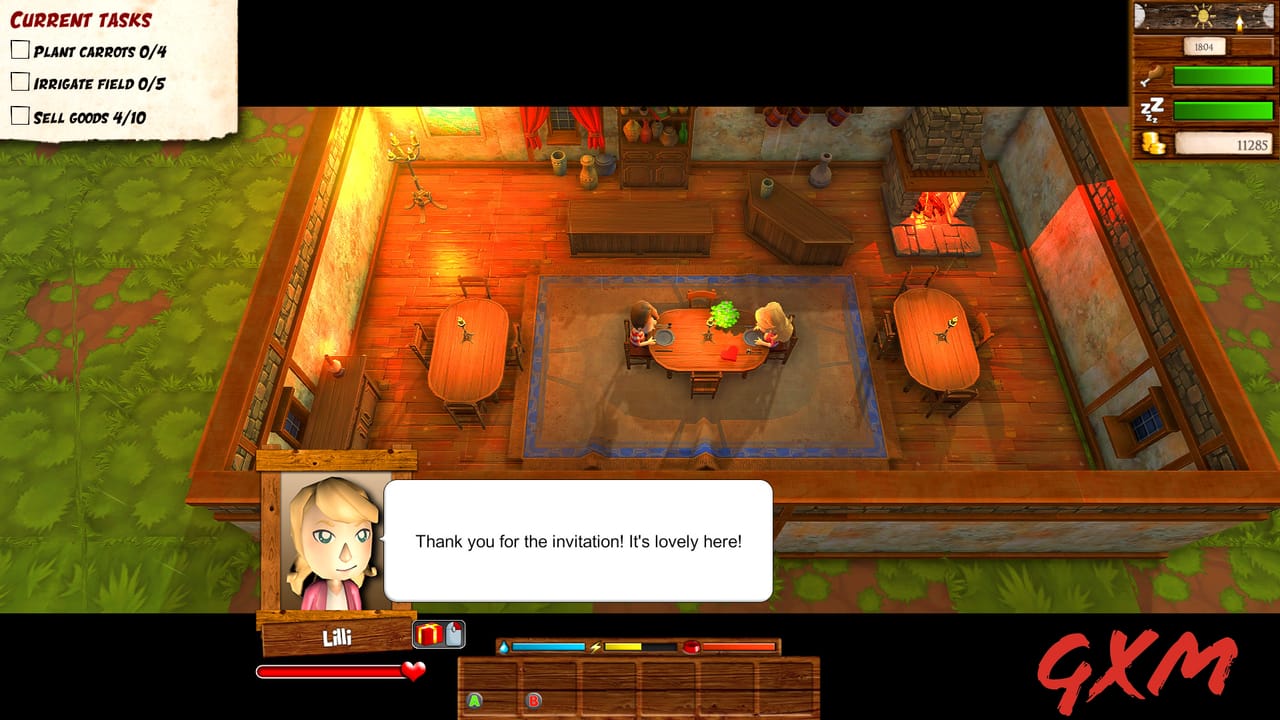Check off the Irrigate Field task
The image size is (1280, 720).
click(x=20, y=83)
